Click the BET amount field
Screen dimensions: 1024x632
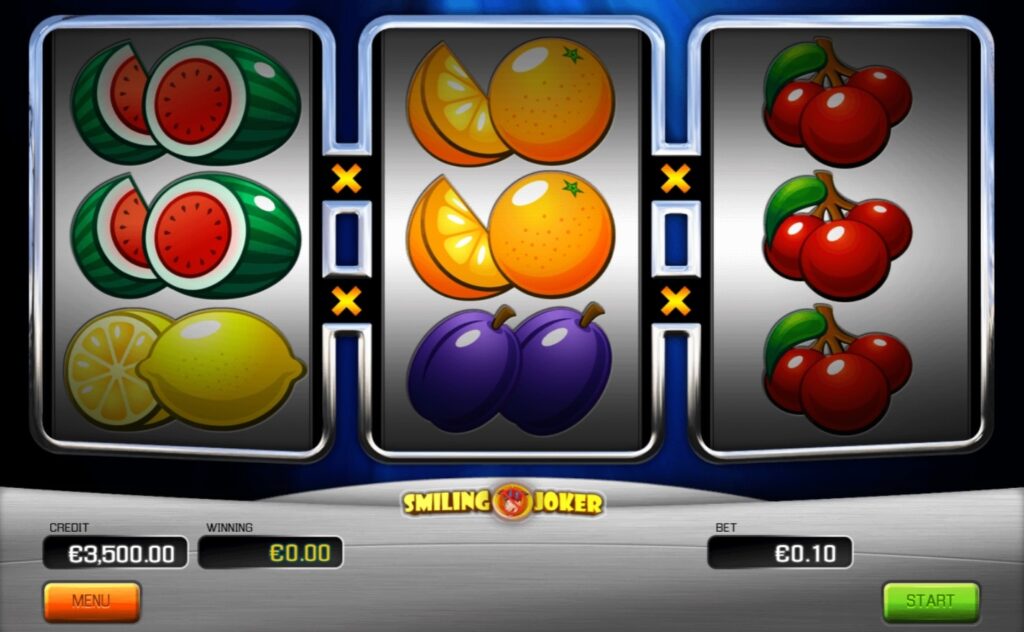point(780,552)
